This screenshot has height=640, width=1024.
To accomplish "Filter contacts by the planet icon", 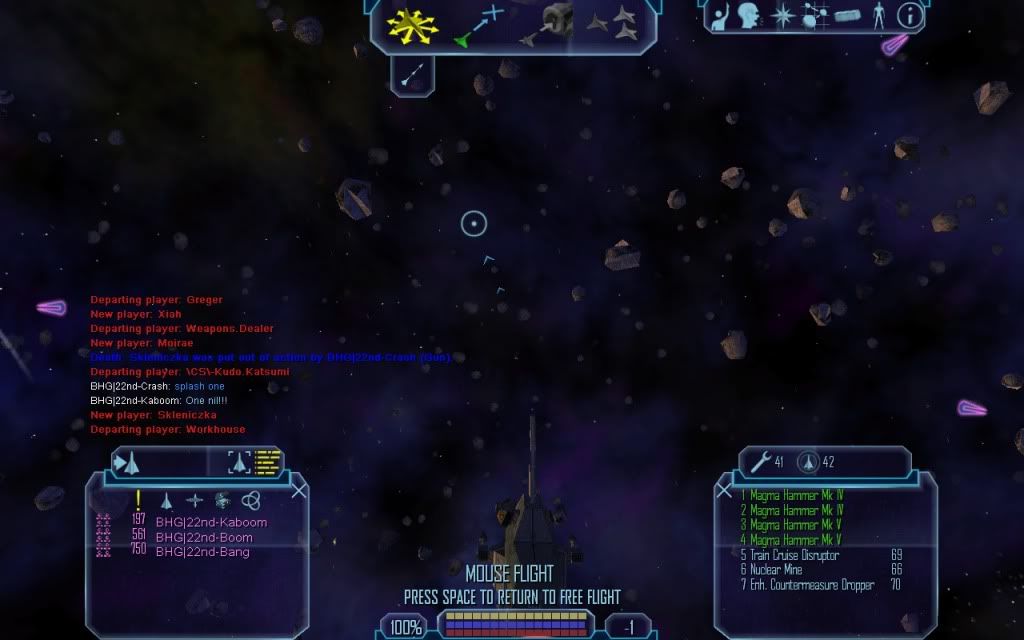I will pos(221,500).
